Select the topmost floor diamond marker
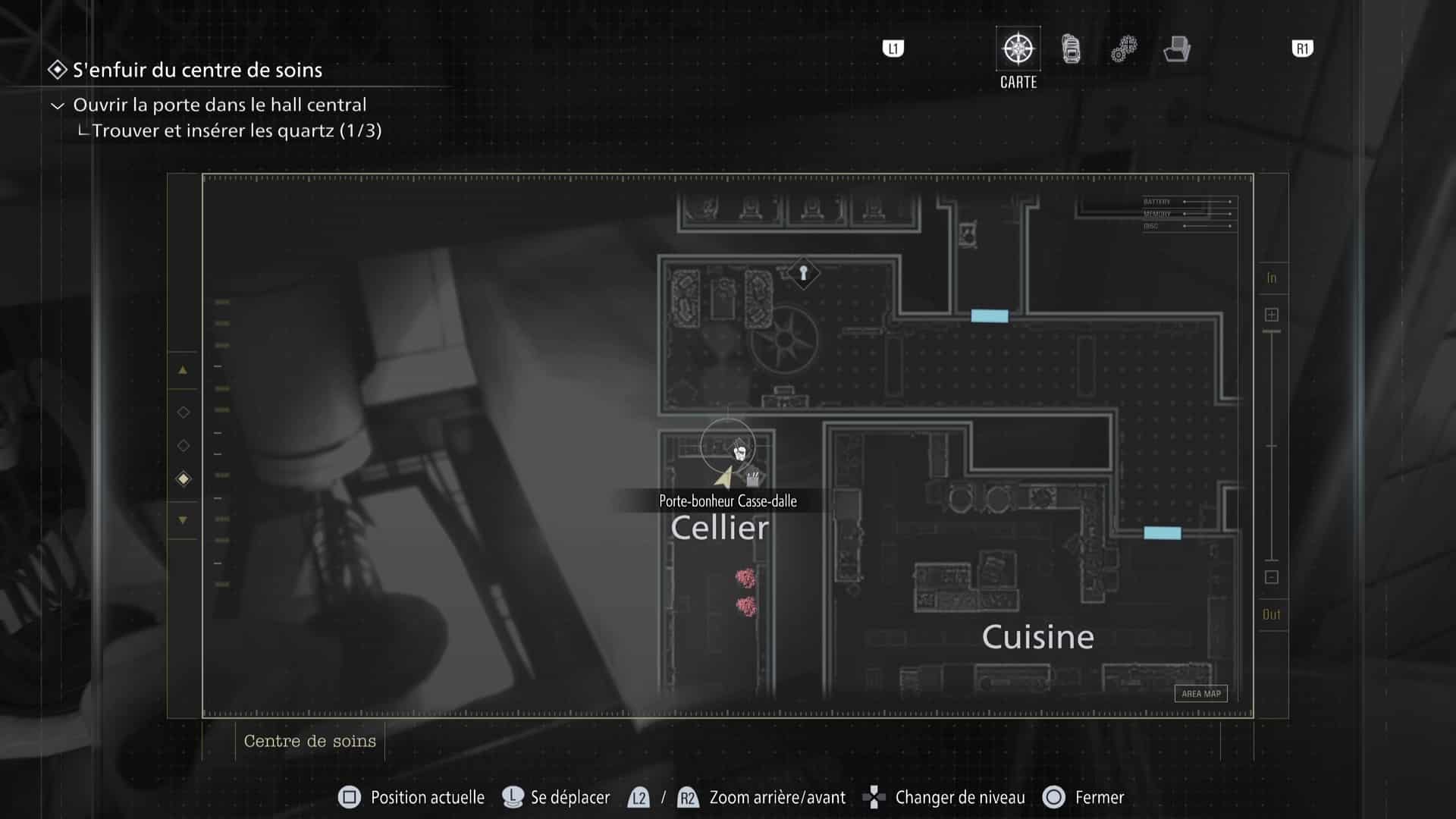This screenshot has width=1456, height=819. 182,412
